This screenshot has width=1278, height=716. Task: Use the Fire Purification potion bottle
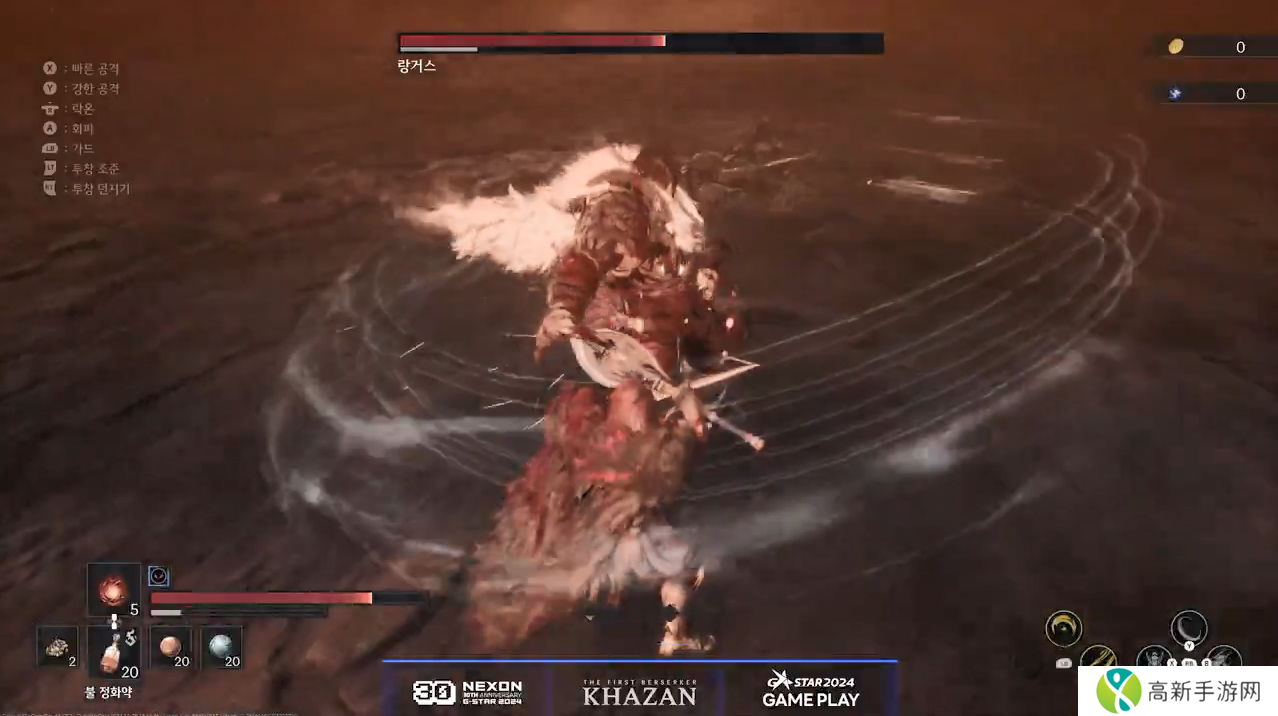pos(112,652)
